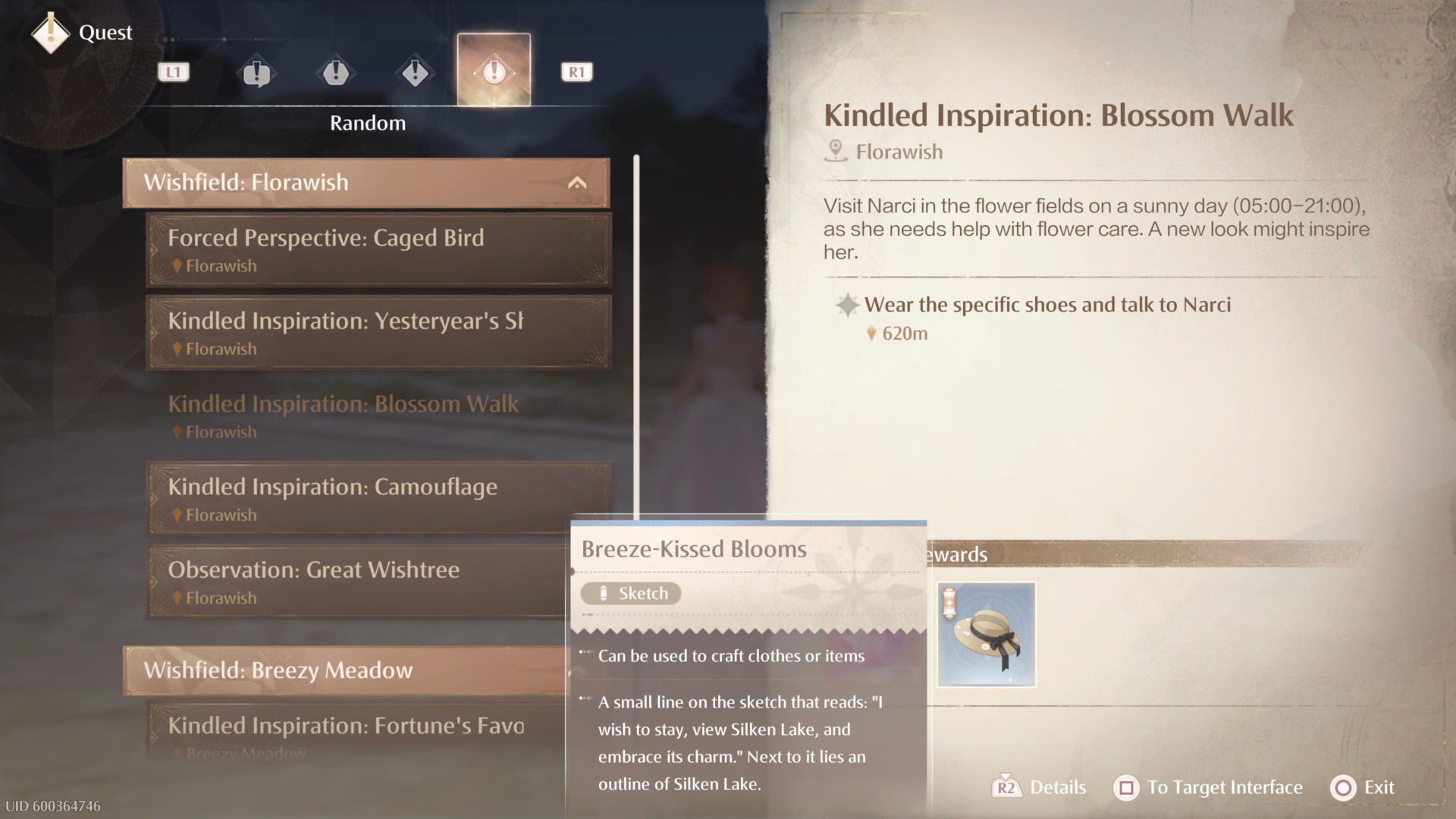
Task: Click the sun hat reward thumbnail
Action: [x=986, y=635]
